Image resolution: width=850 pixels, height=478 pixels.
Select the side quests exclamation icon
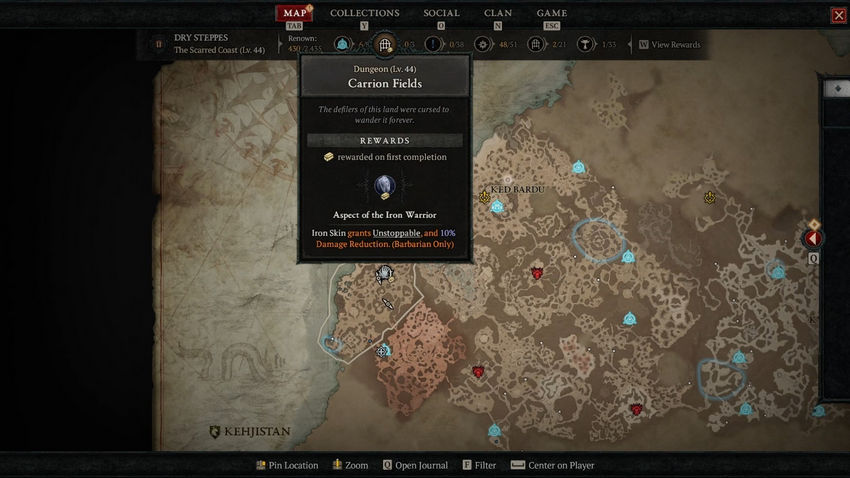pos(433,45)
